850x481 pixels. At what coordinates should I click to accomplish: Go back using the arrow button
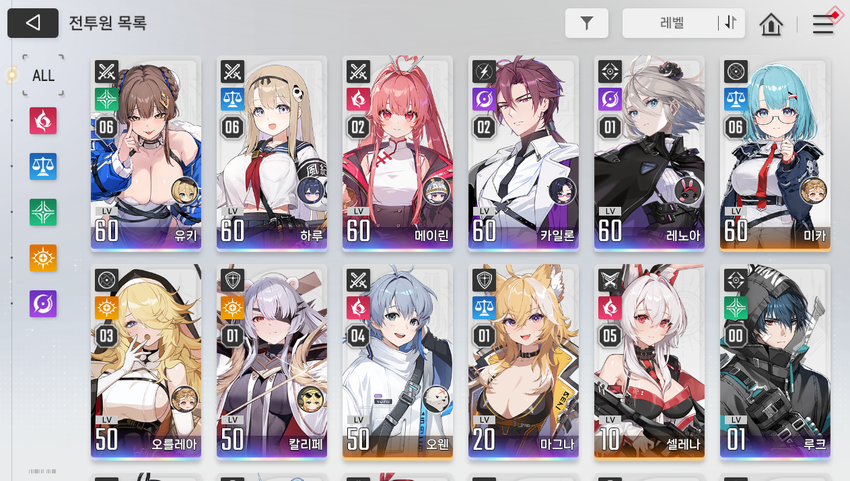tap(32, 23)
